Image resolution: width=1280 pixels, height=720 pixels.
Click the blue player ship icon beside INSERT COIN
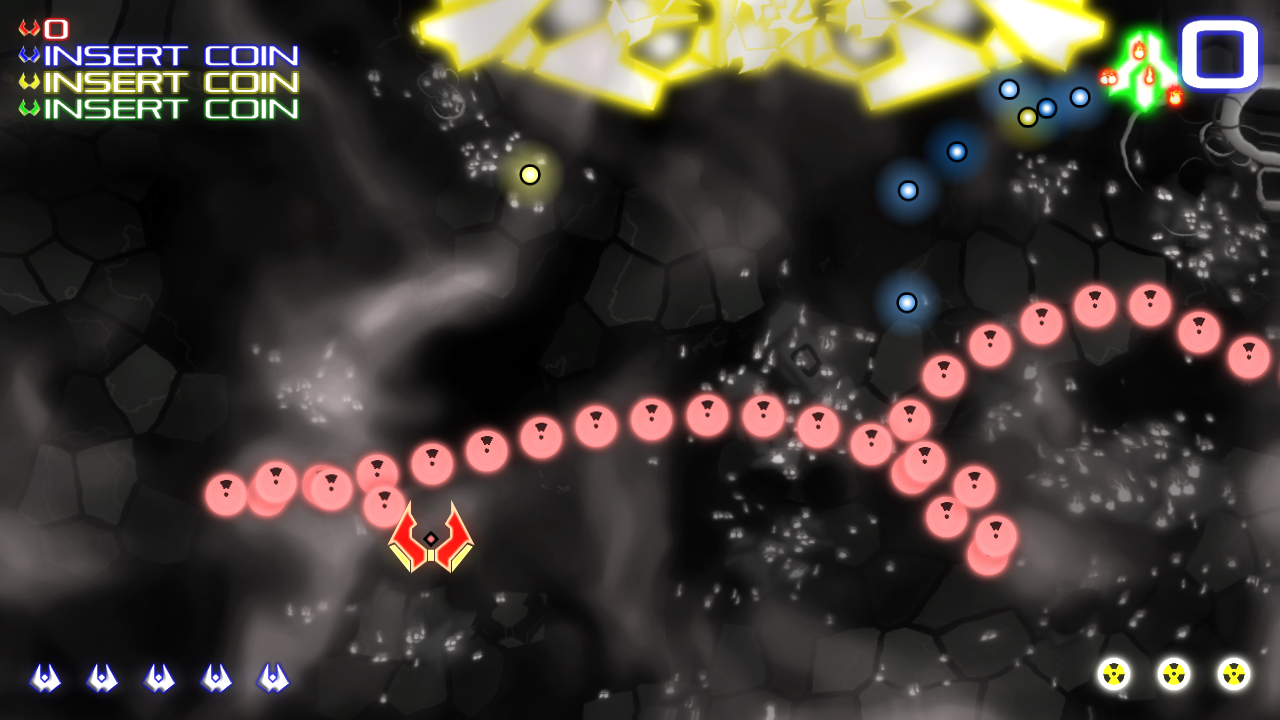point(30,58)
